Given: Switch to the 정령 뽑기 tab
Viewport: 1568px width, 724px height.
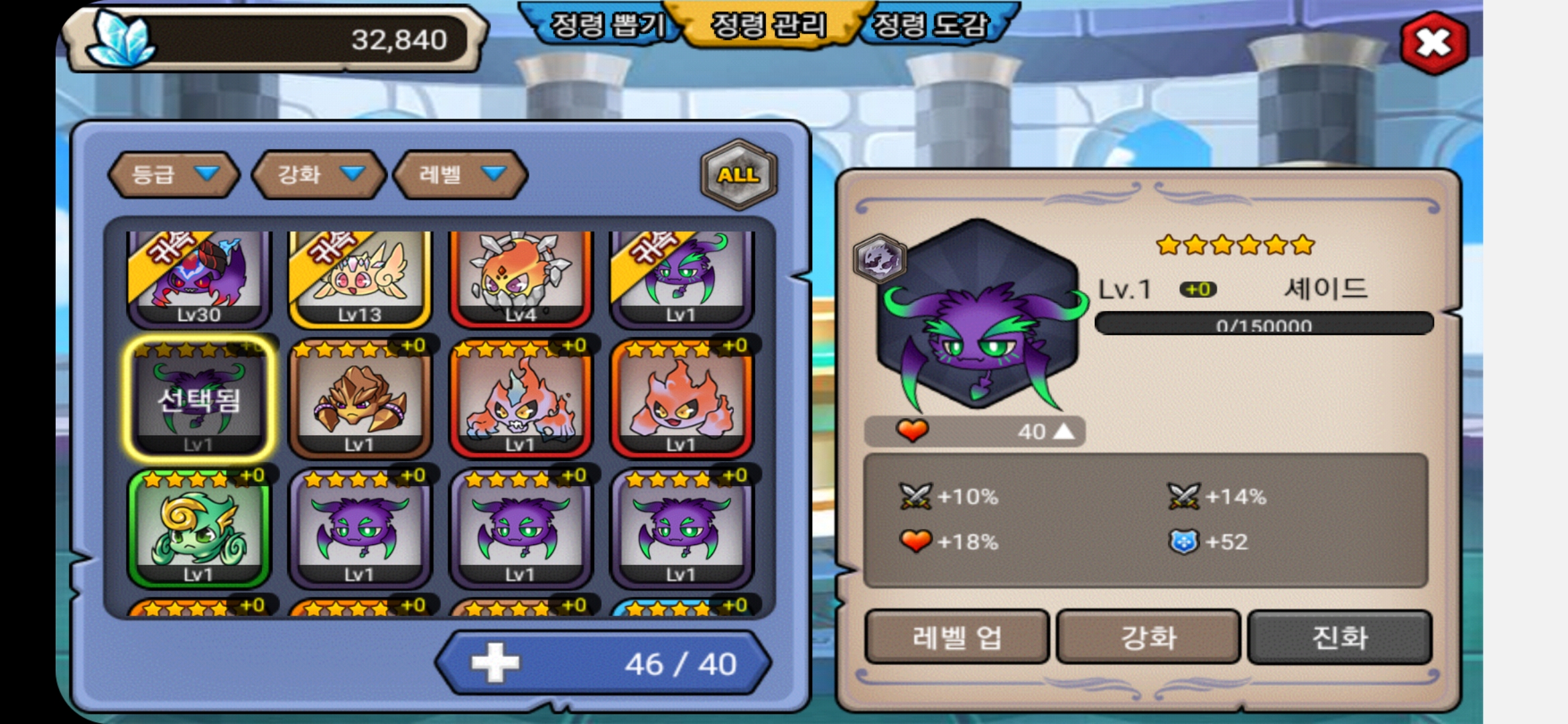Looking at the screenshot, I should point(606,25).
